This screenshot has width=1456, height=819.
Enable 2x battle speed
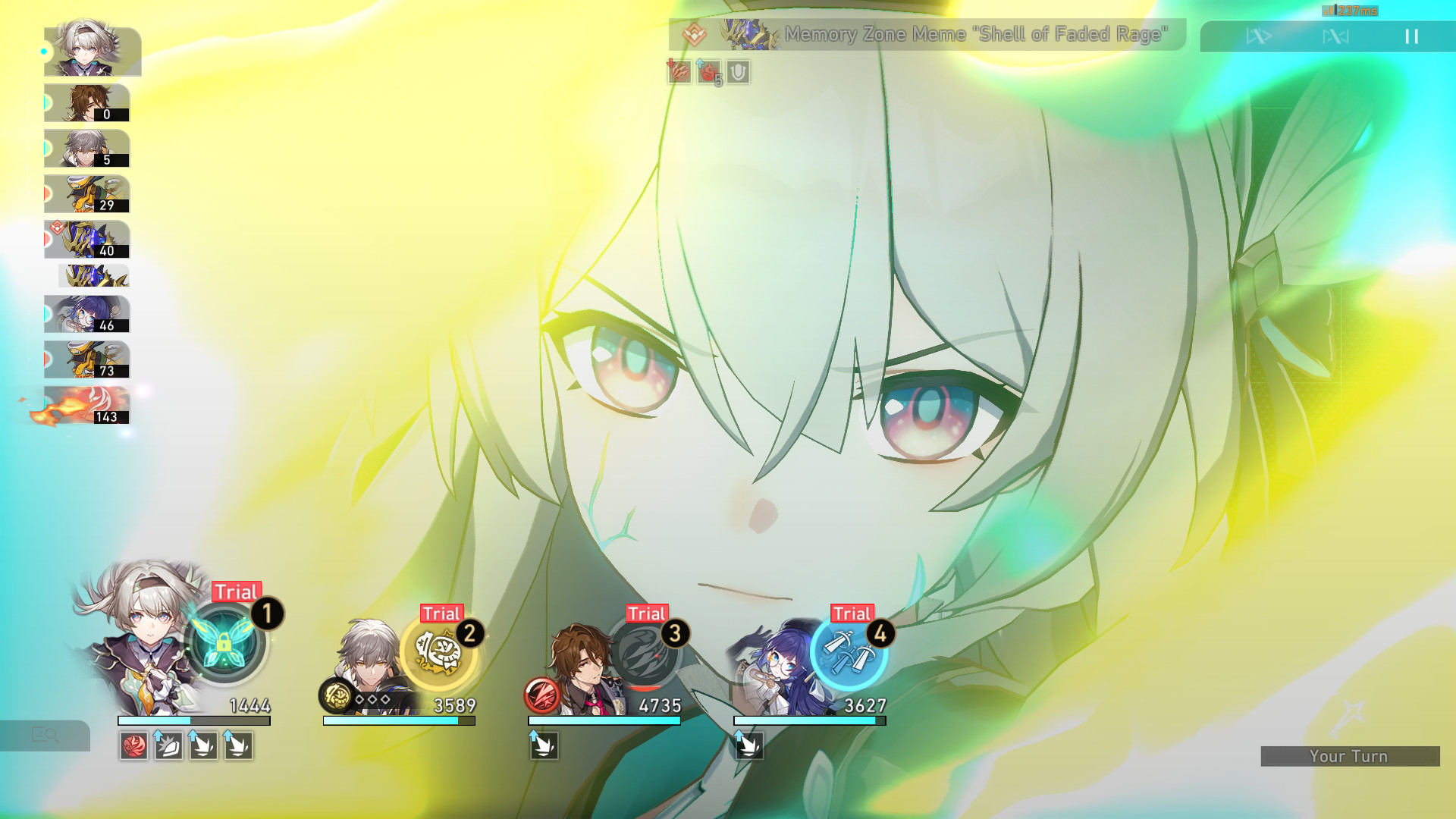[x=1258, y=36]
